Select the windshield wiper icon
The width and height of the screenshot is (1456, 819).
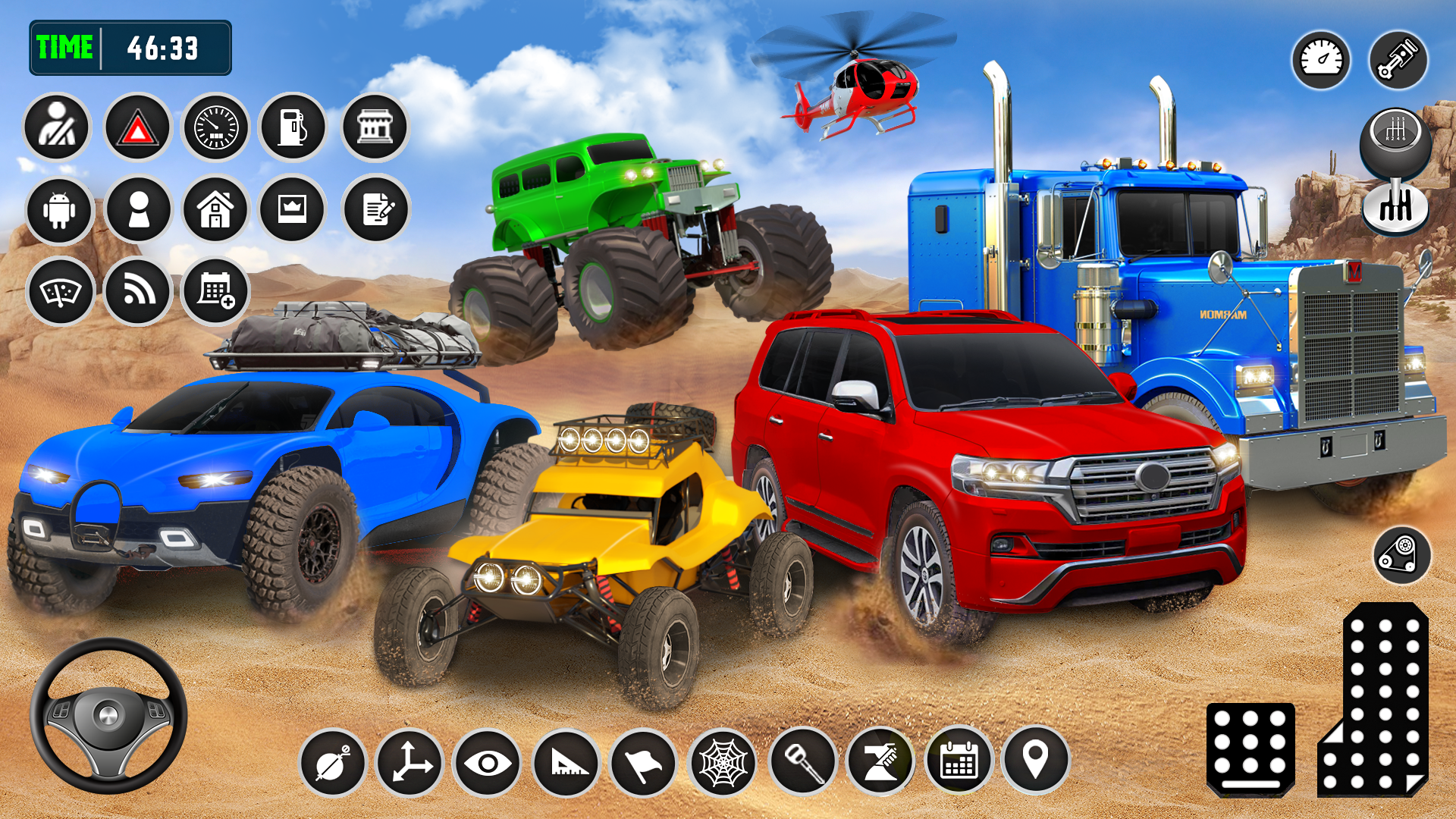(x=61, y=292)
